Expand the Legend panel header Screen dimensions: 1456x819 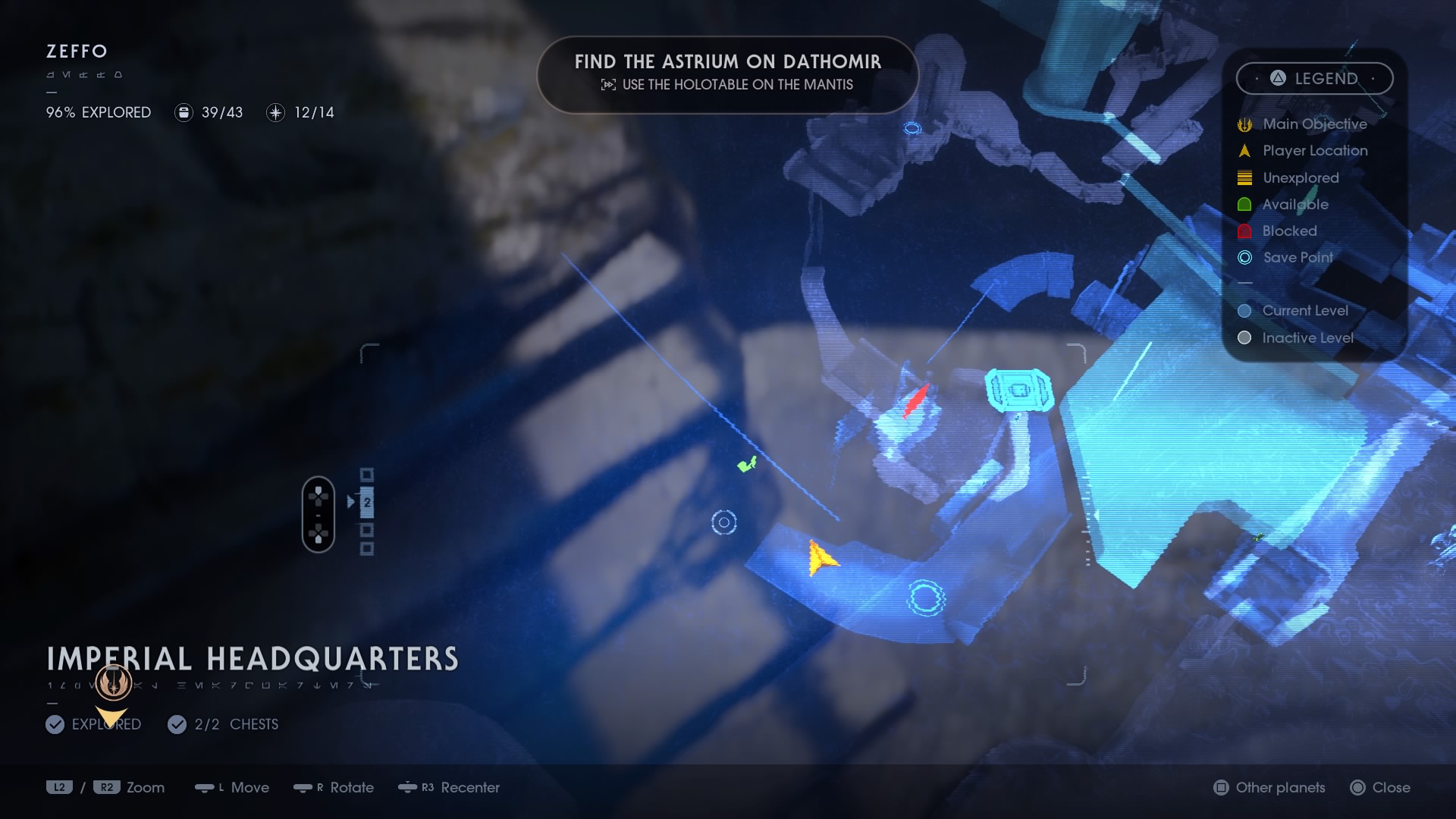[1314, 78]
